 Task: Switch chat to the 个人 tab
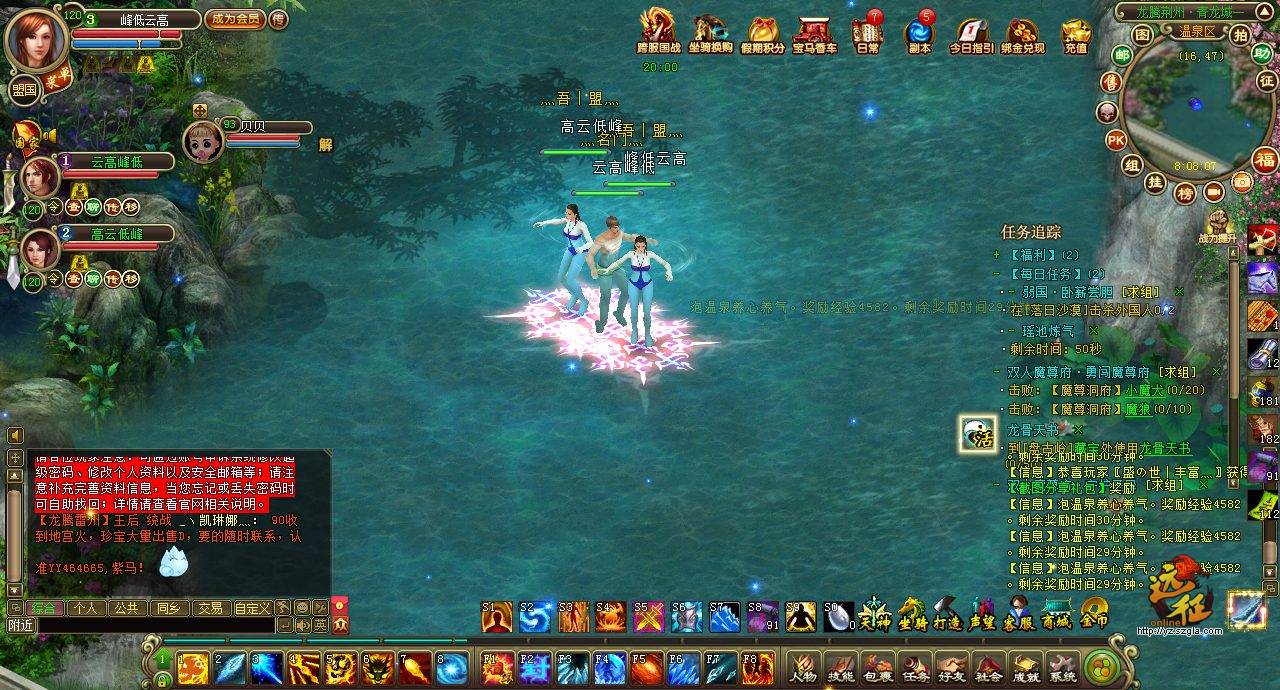pos(86,607)
